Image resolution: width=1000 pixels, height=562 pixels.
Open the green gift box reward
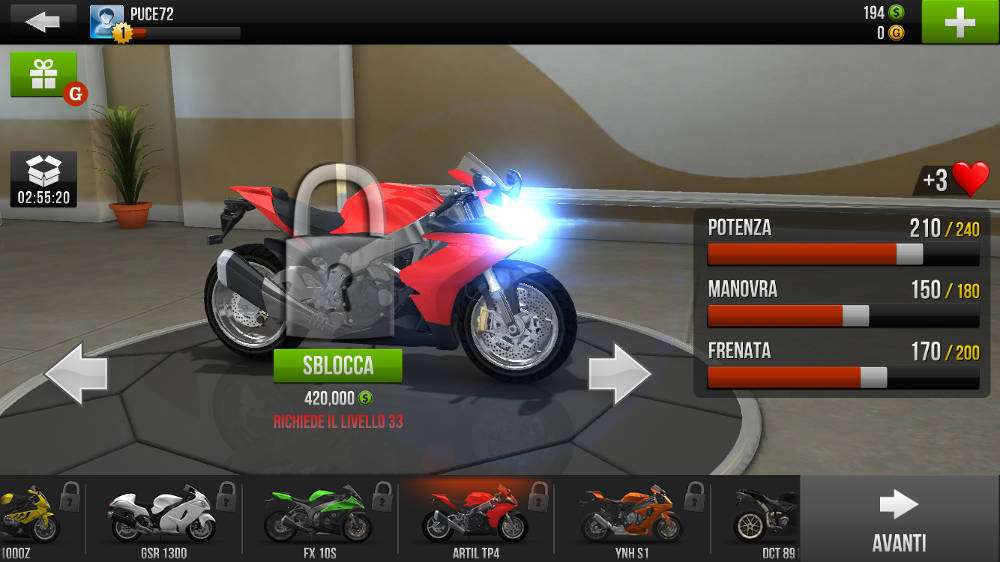(44, 76)
